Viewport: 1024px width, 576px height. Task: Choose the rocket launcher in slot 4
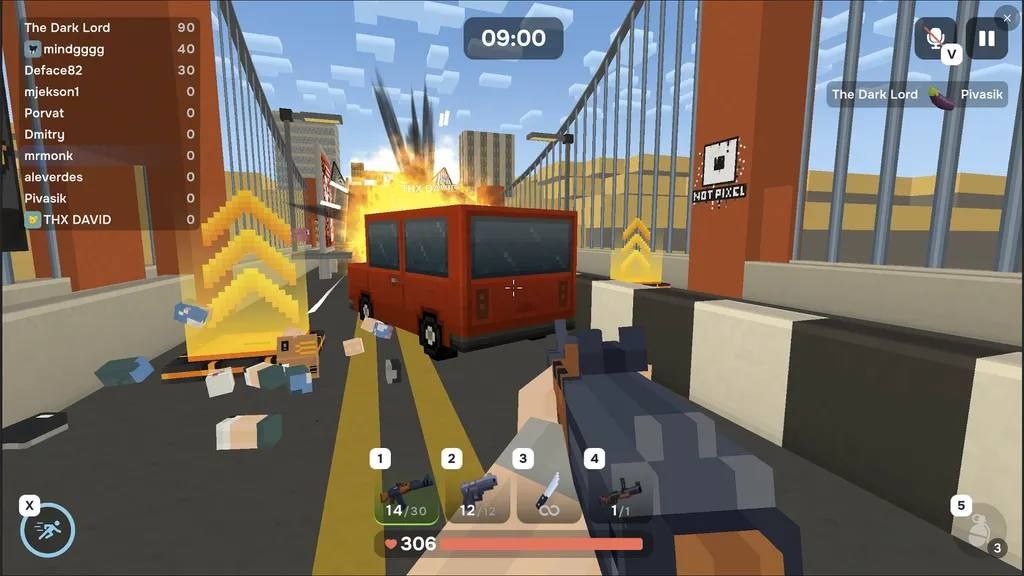(x=620, y=497)
